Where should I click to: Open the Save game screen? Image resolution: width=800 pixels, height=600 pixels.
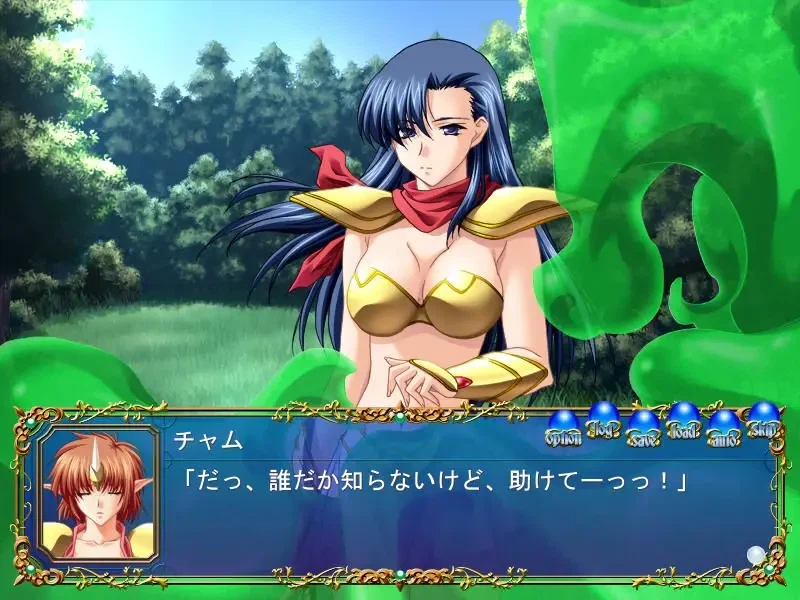(x=643, y=427)
